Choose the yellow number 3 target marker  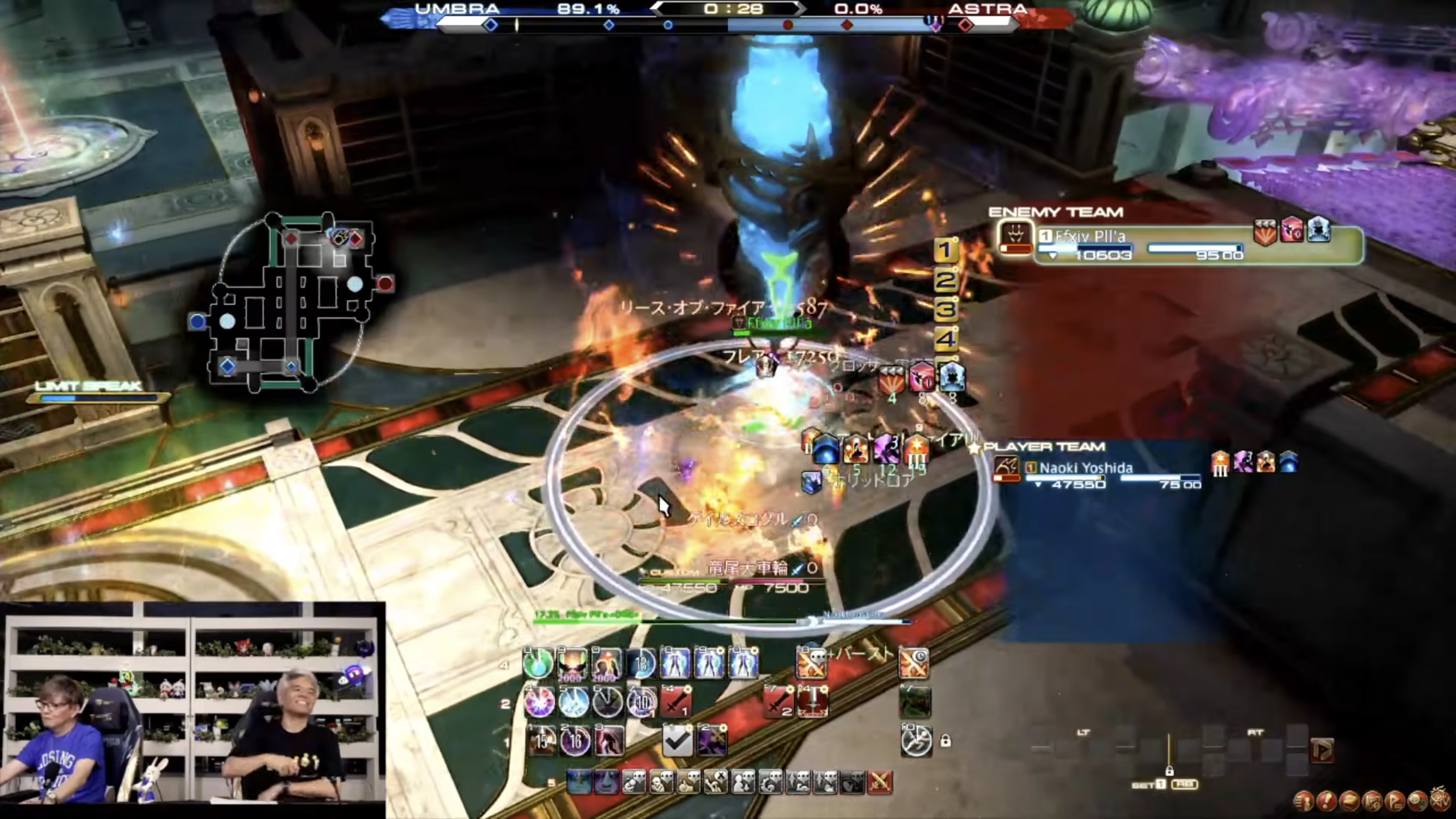[x=946, y=309]
